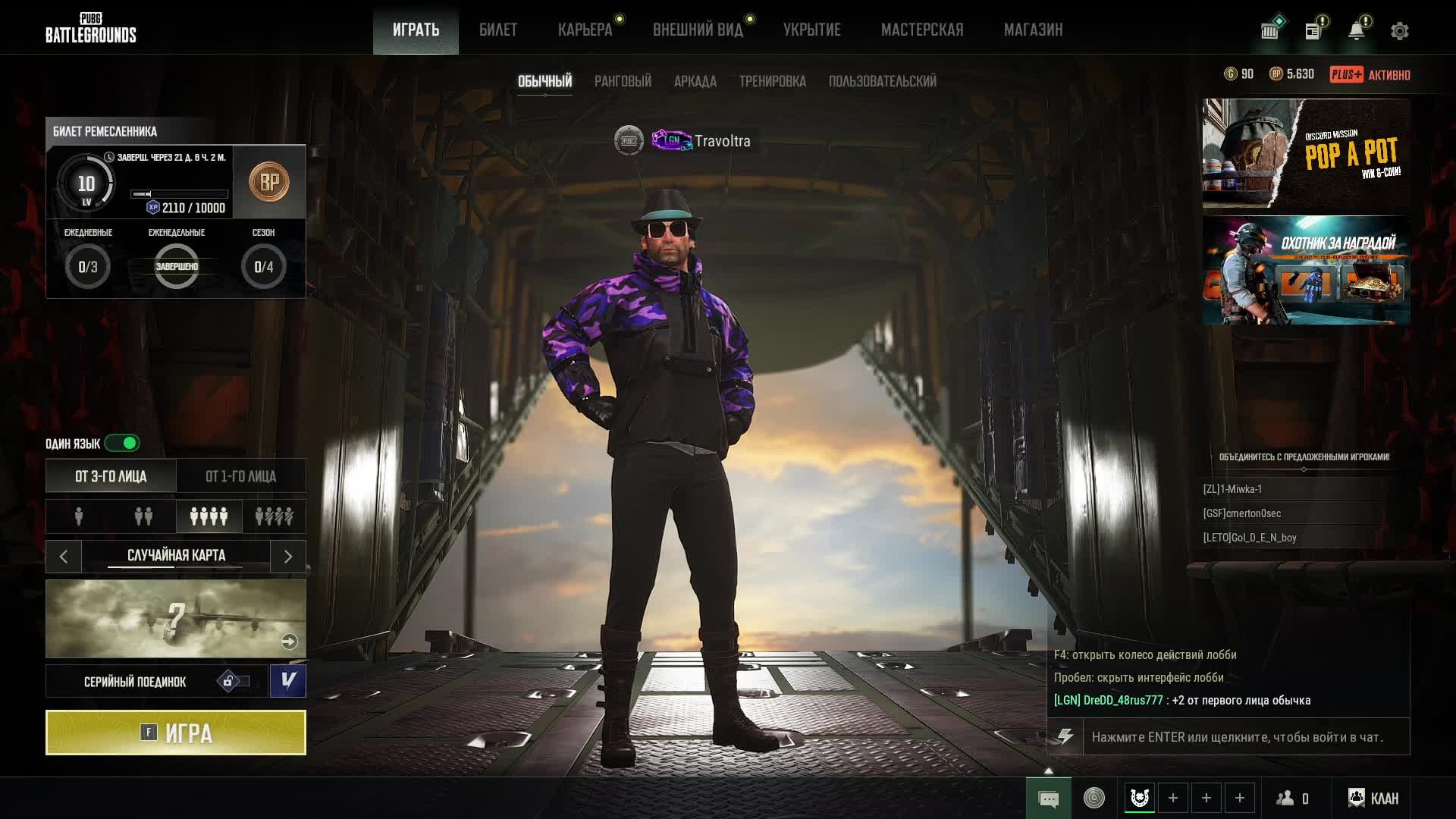The image size is (1456, 819).
Task: Start the match with the yellow ИГРА button
Action: (175, 733)
